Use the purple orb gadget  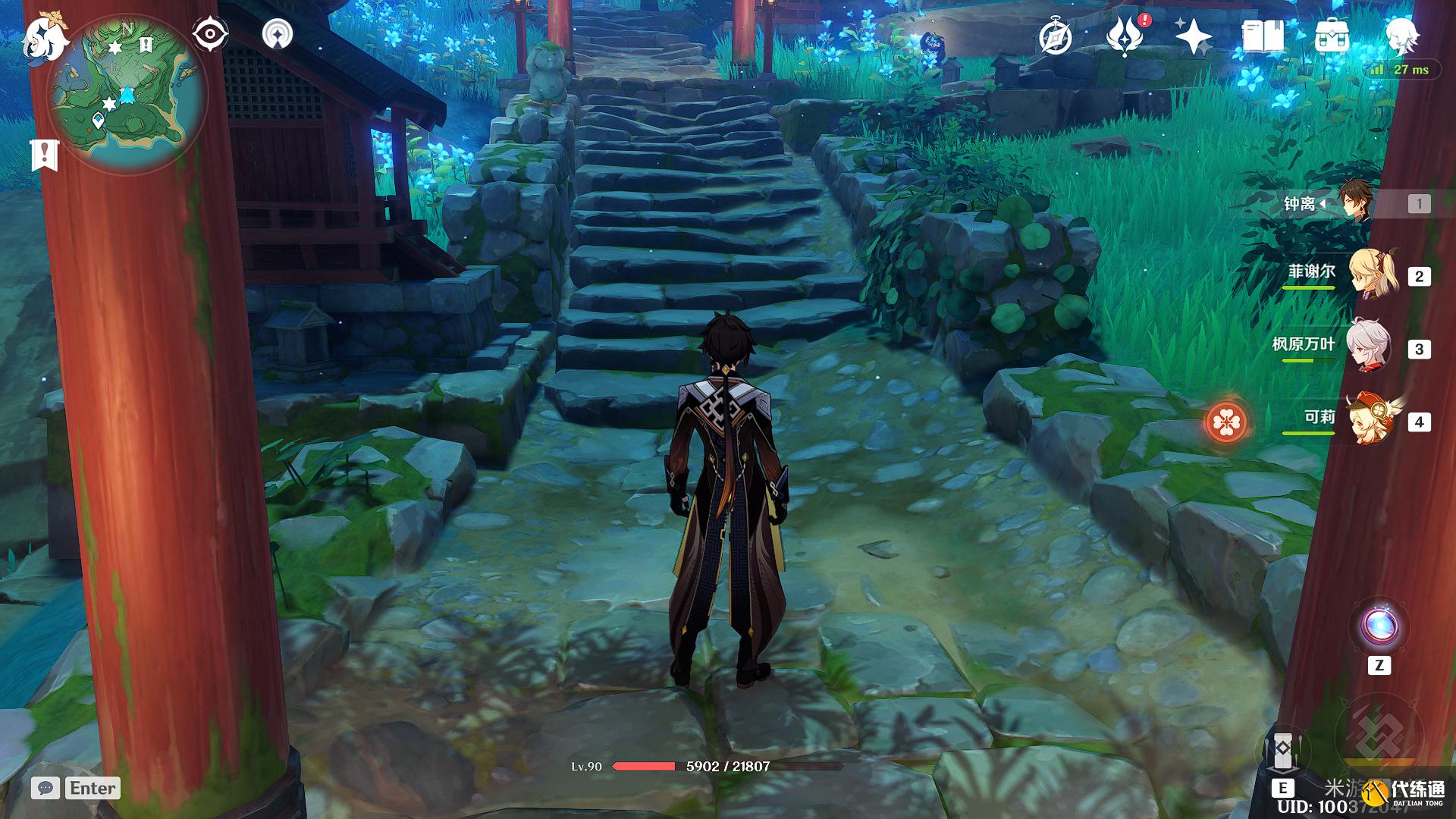click(x=1379, y=627)
